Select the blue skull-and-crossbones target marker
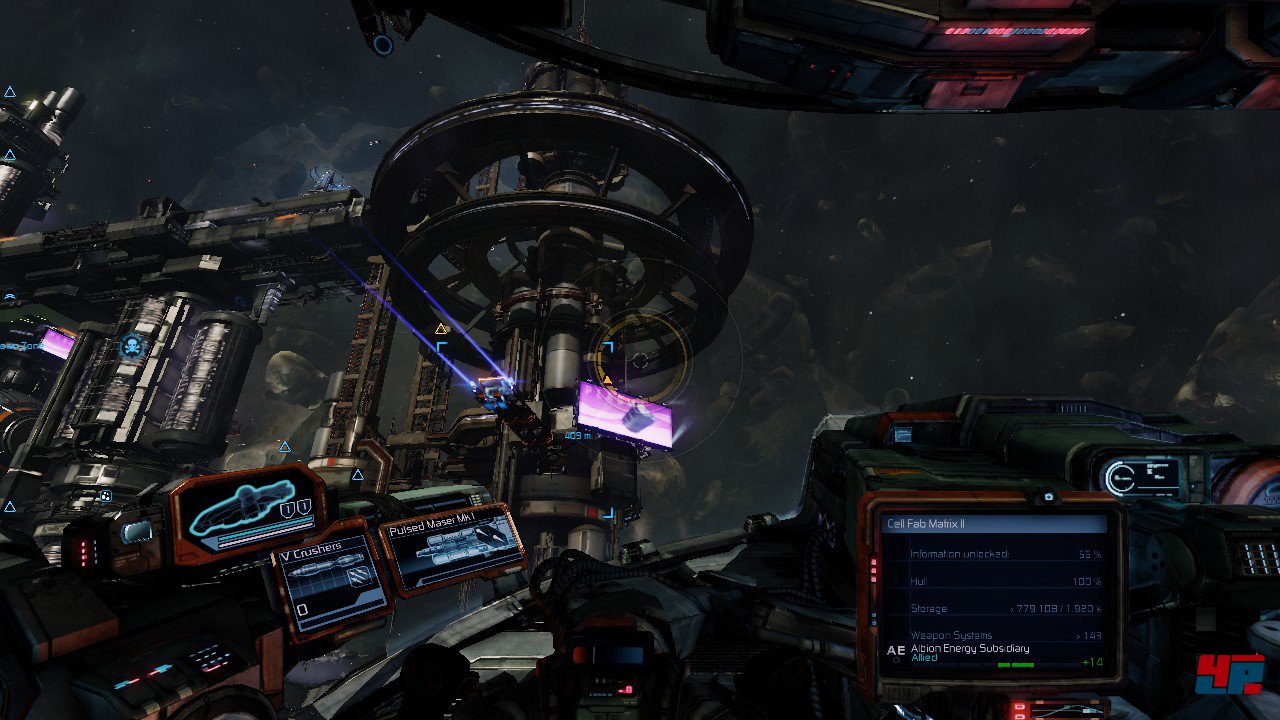The height and width of the screenshot is (720, 1280). 131,347
